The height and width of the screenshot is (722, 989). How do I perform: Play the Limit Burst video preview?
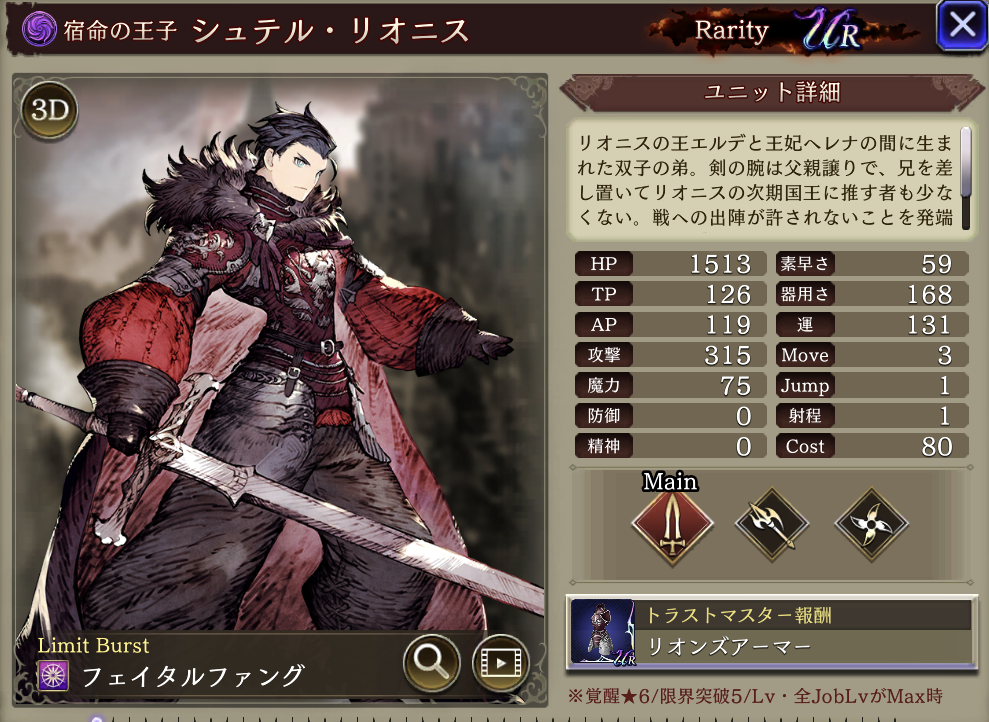[x=499, y=661]
